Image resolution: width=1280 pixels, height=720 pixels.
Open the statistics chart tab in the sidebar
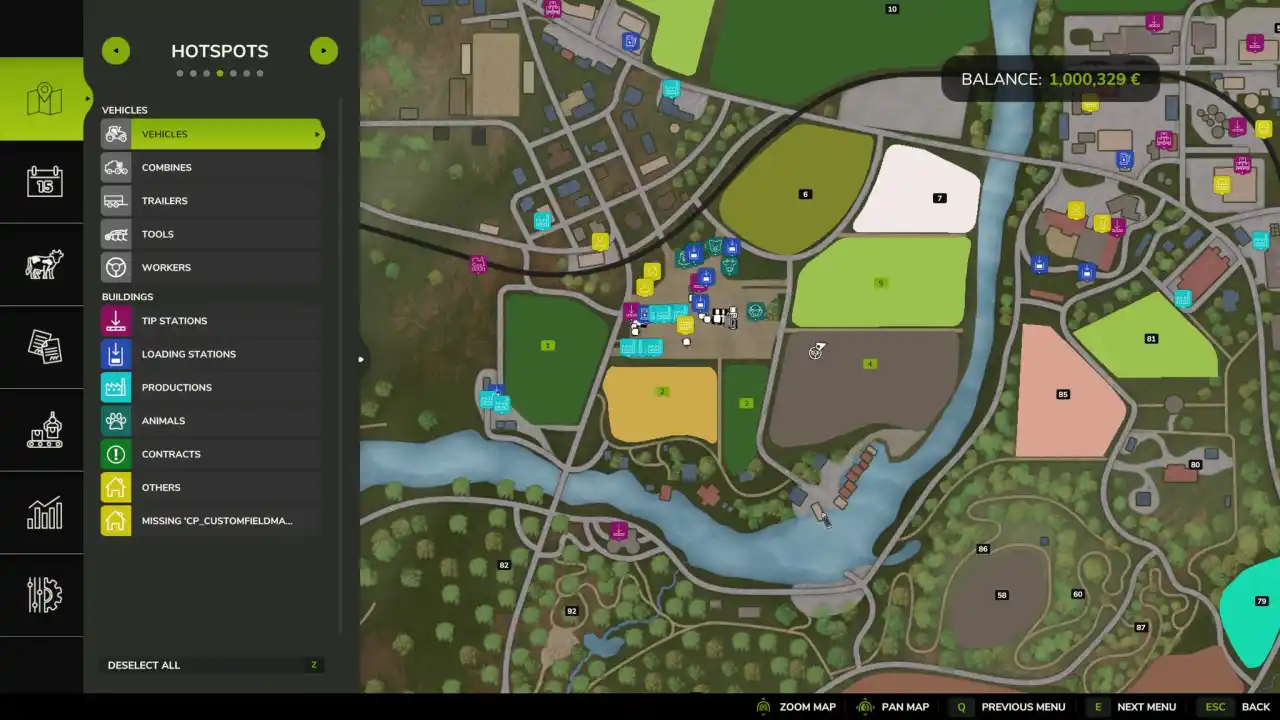point(44,513)
